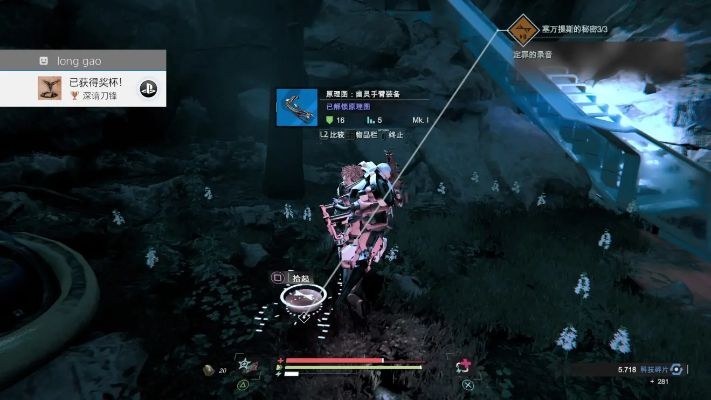
Task: Click the PlayStation logo on the trophy popup
Action: point(148,88)
